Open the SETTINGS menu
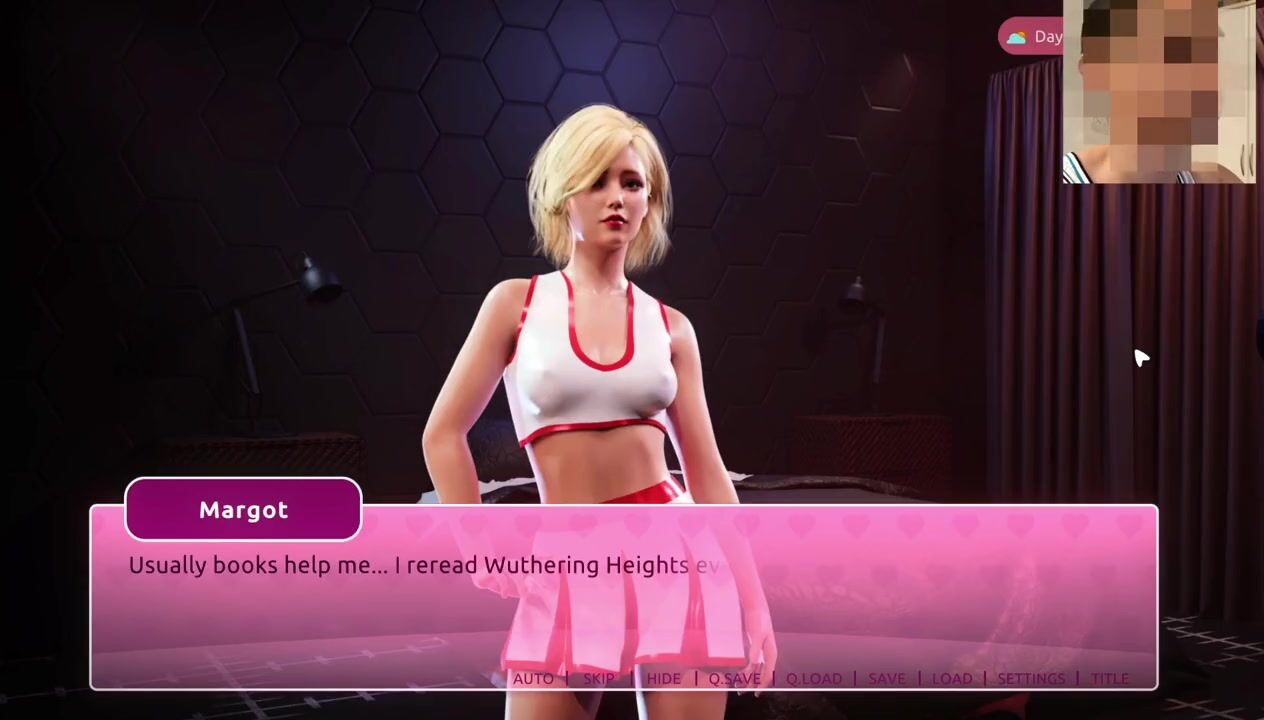Image resolution: width=1264 pixels, height=720 pixels. pos(1030,678)
